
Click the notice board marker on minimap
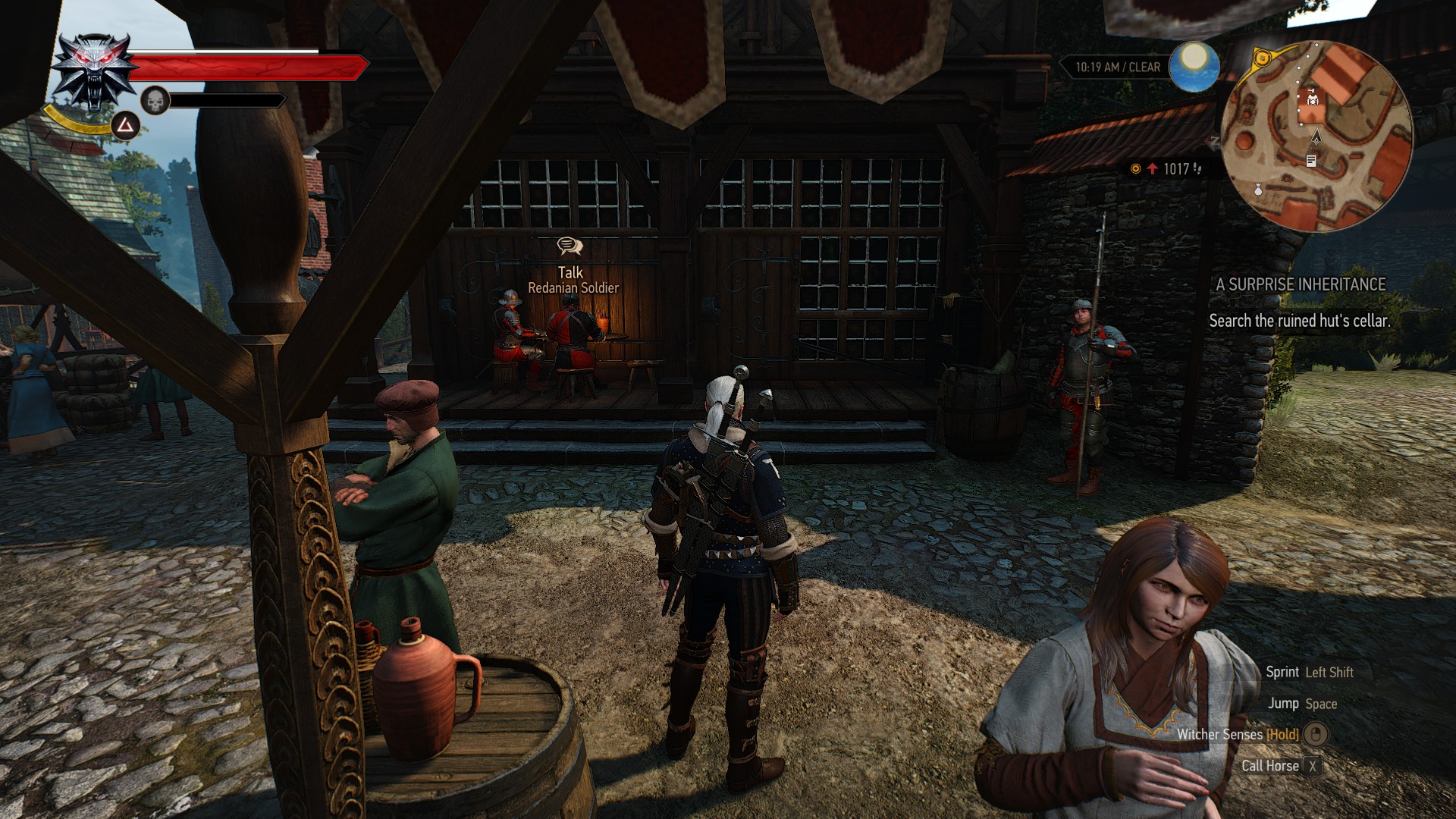(x=1311, y=160)
